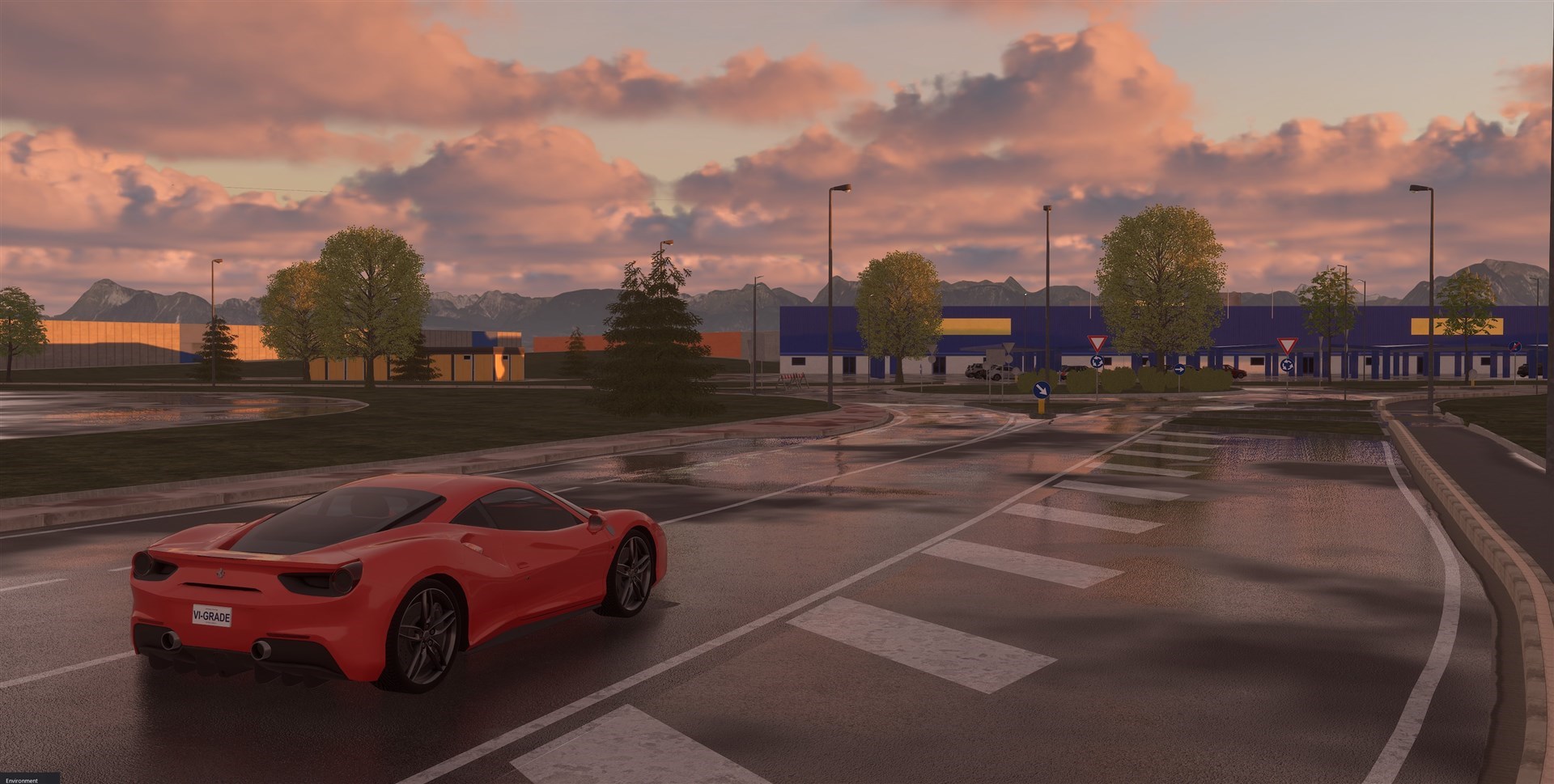Open the Environment panel tab
Screen dimensions: 1554x784
[x=22, y=780]
